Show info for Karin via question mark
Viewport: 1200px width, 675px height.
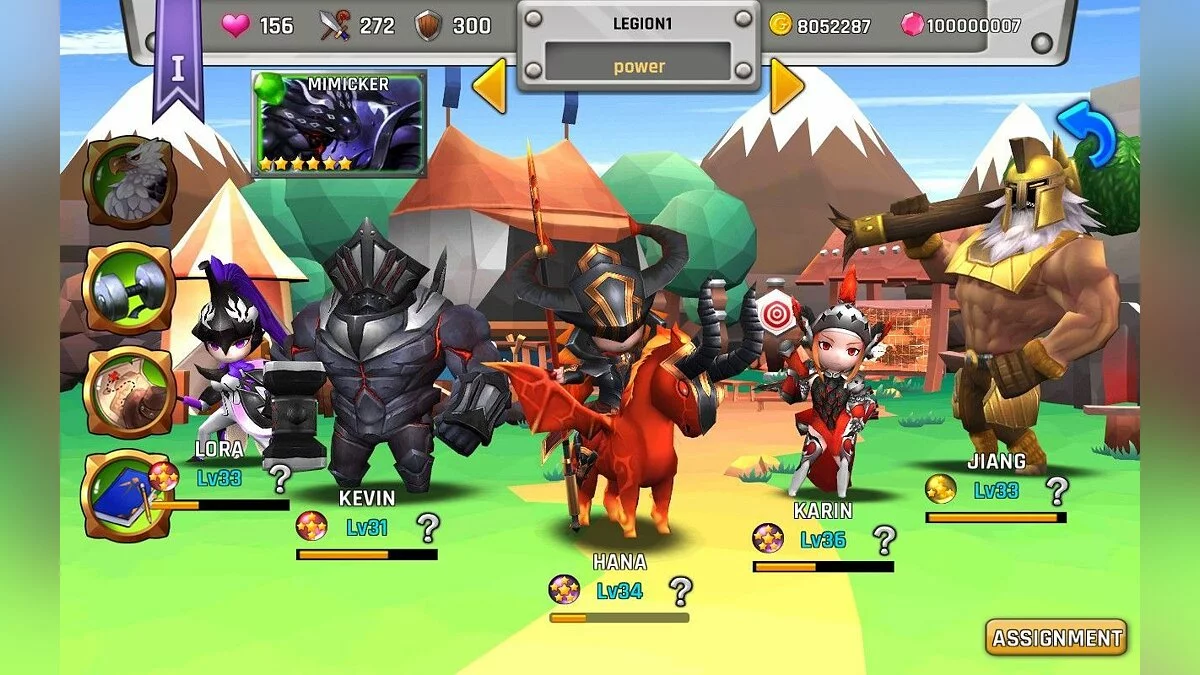(x=884, y=540)
